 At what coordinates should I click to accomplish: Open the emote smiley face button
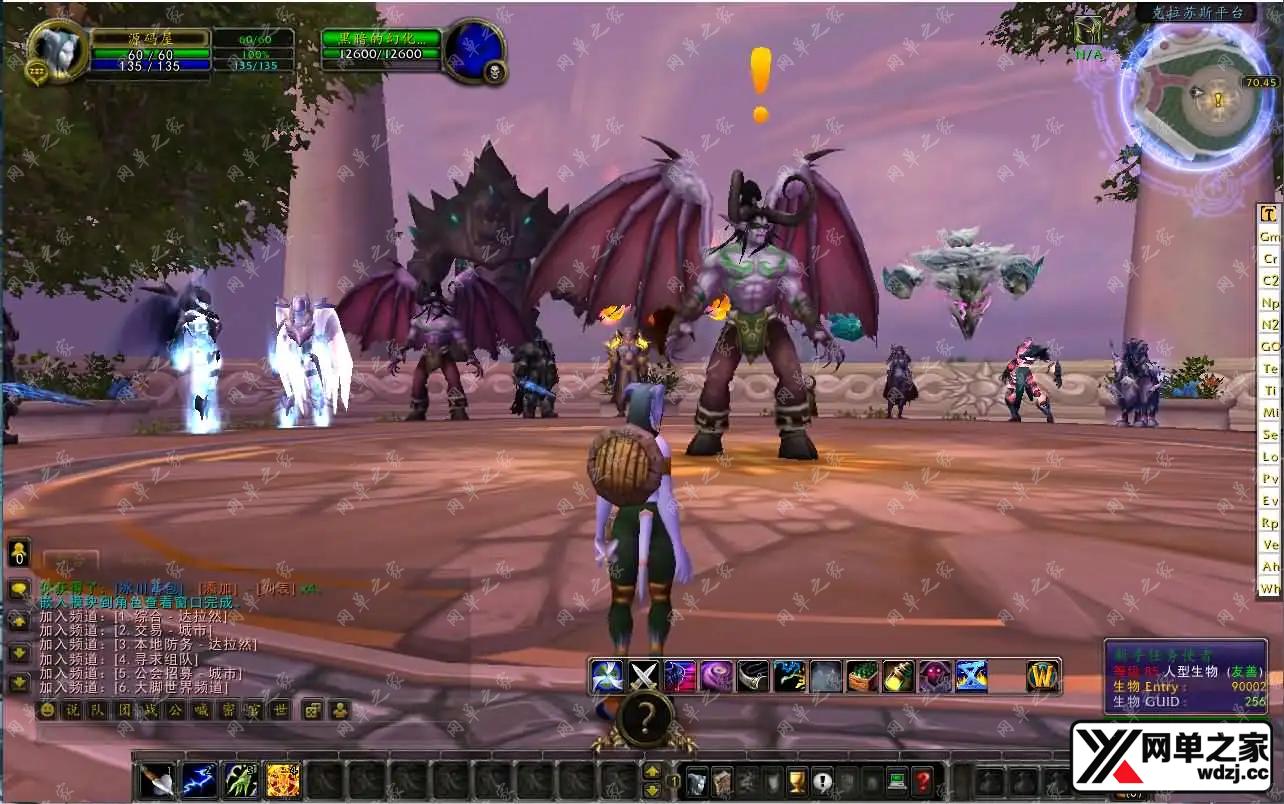[46, 710]
